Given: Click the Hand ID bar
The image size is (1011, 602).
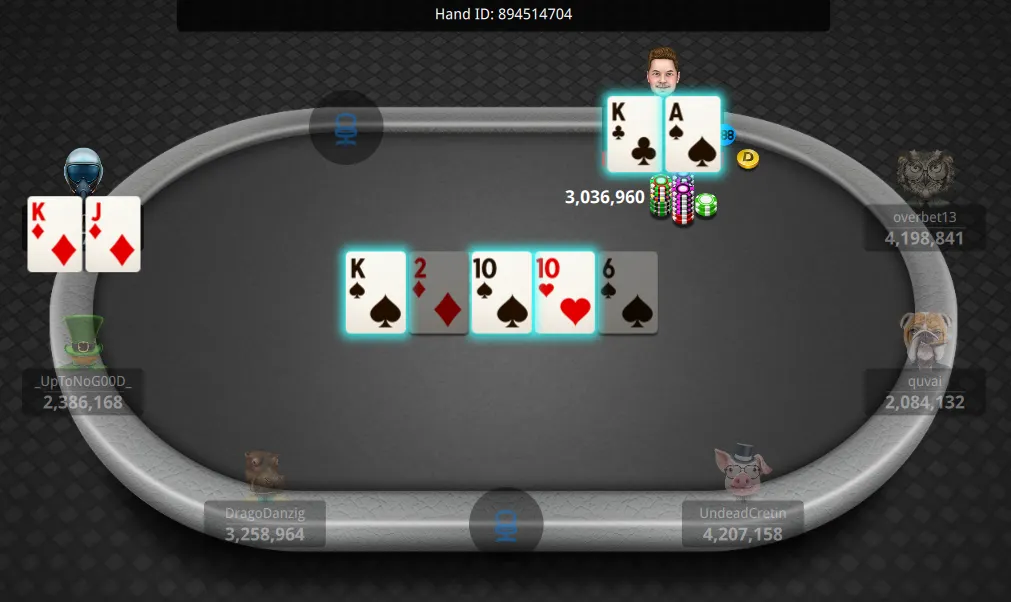Looking at the screenshot, I should tap(503, 14).
